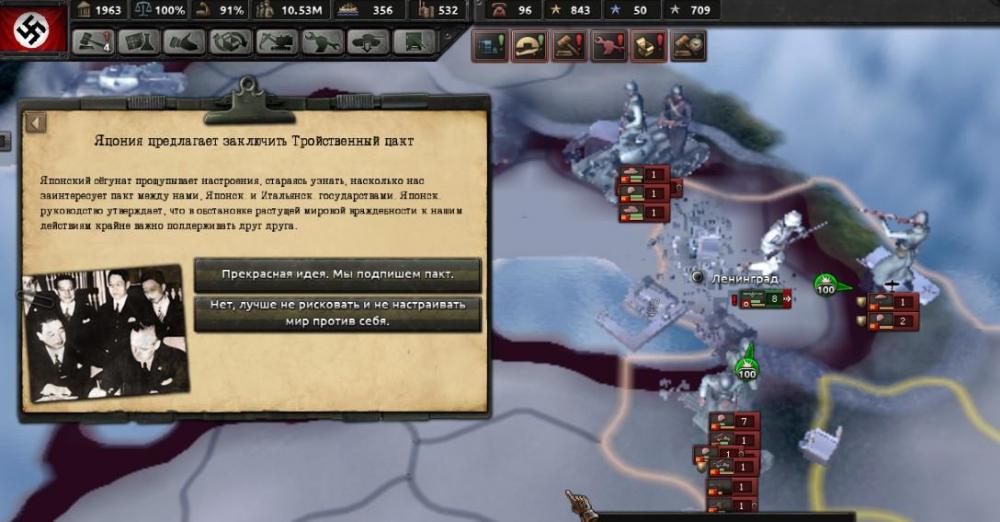Viewport: 1000px width, 522px height.
Task: Open the Trade screen with the circular arrows icon
Action: tap(230, 42)
